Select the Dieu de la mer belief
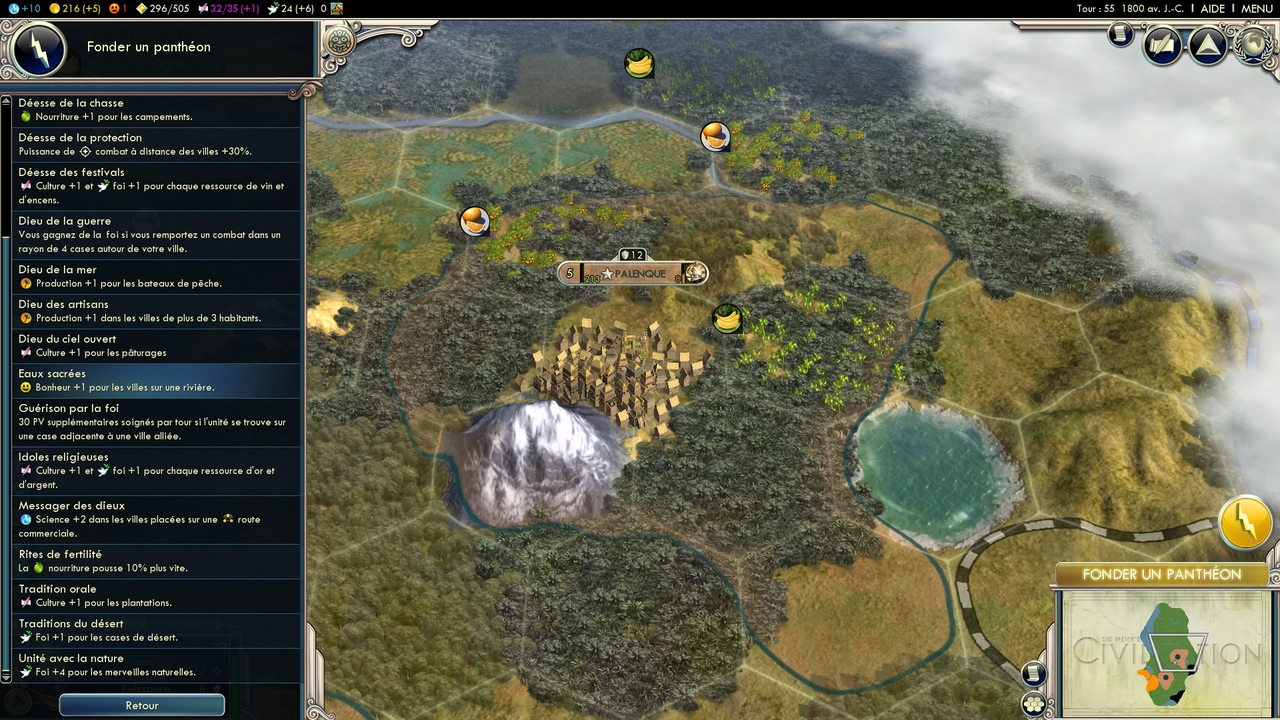Screen dimensions: 1280x720 (x=156, y=277)
